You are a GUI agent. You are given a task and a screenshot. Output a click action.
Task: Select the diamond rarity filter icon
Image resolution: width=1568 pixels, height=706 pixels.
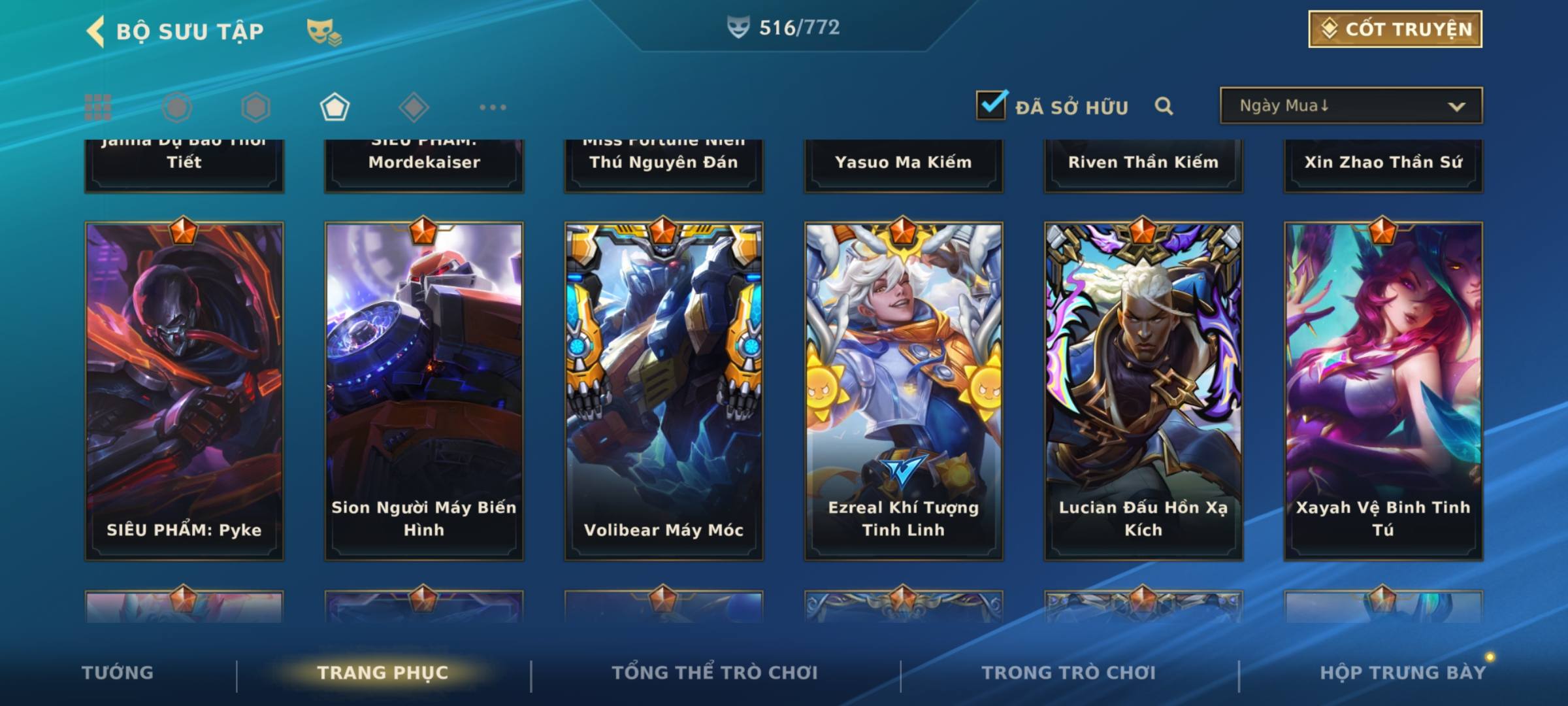(414, 107)
